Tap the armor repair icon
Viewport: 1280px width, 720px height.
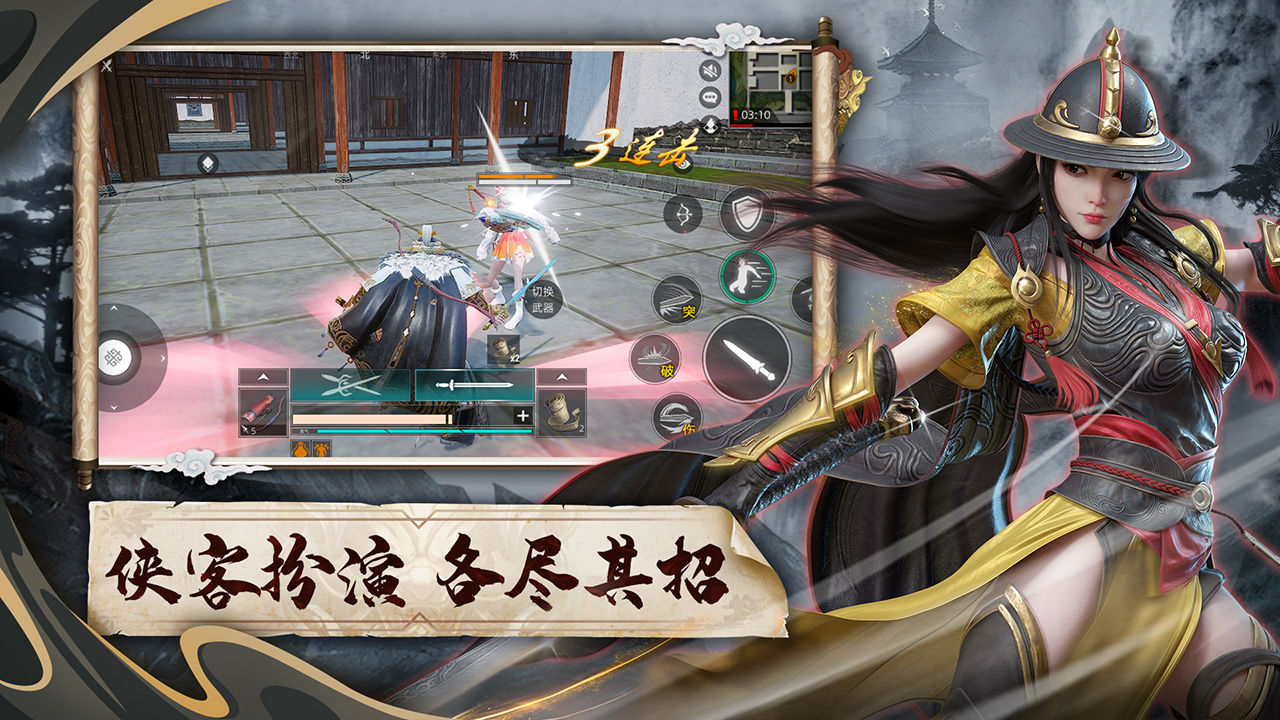[322, 450]
